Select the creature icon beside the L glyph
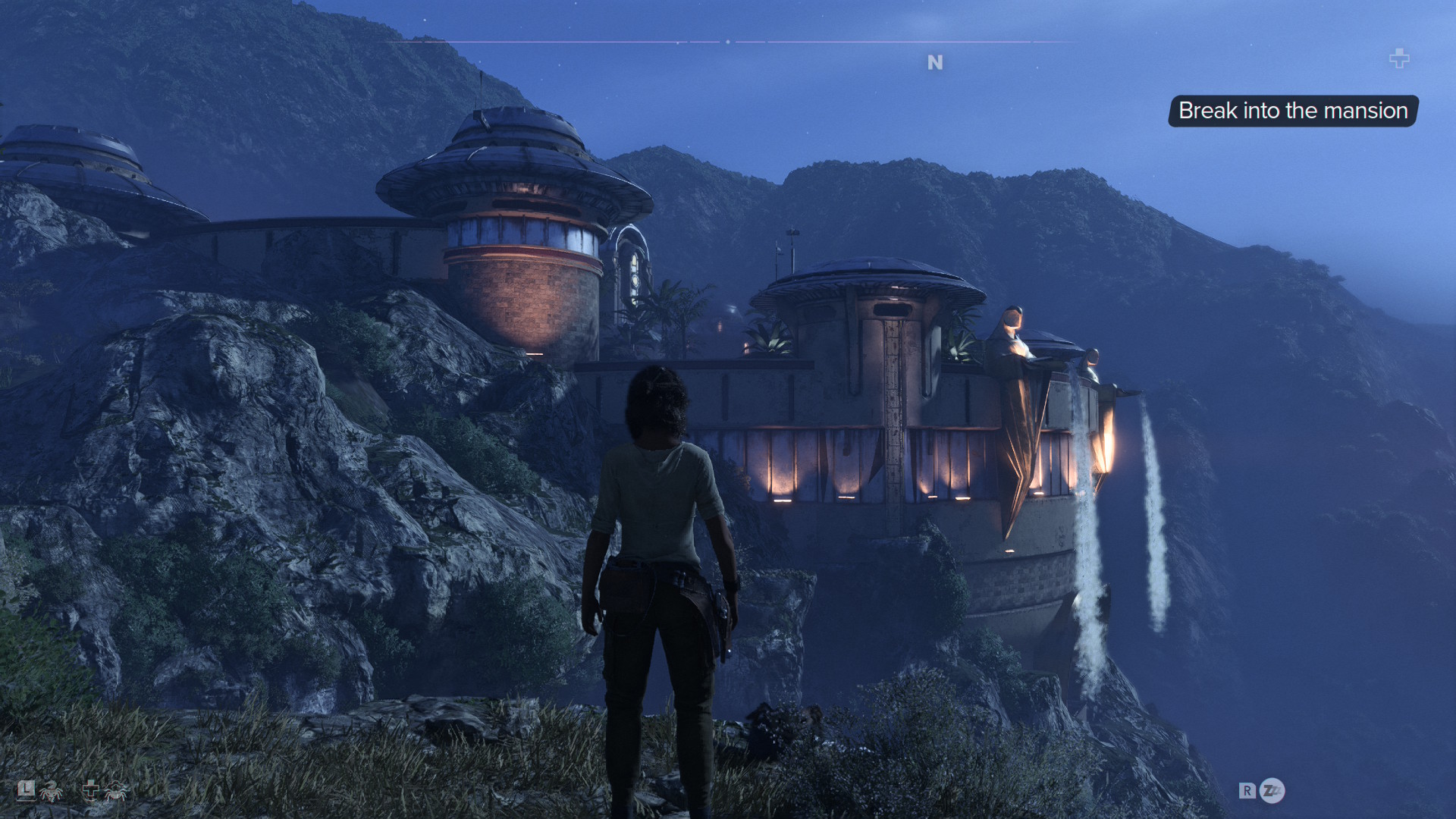This screenshot has width=1456, height=819. pos(52,792)
